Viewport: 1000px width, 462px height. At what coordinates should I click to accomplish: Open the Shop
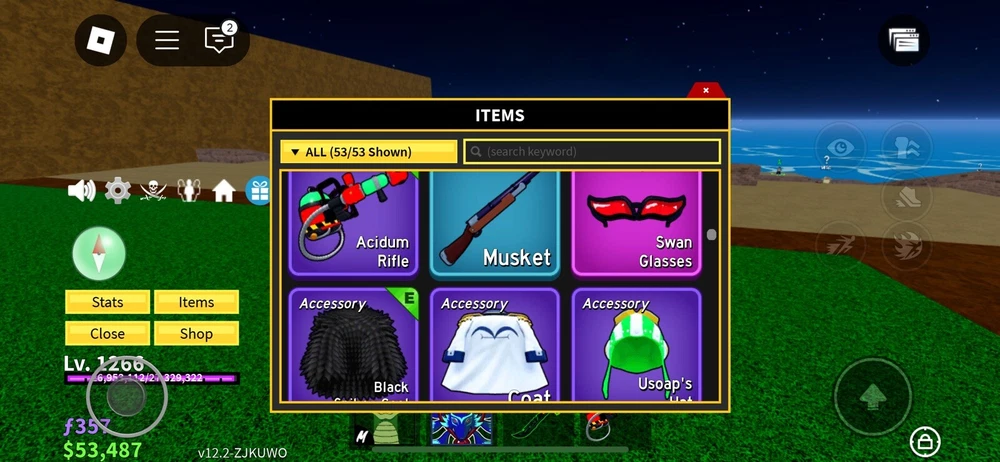click(x=196, y=333)
